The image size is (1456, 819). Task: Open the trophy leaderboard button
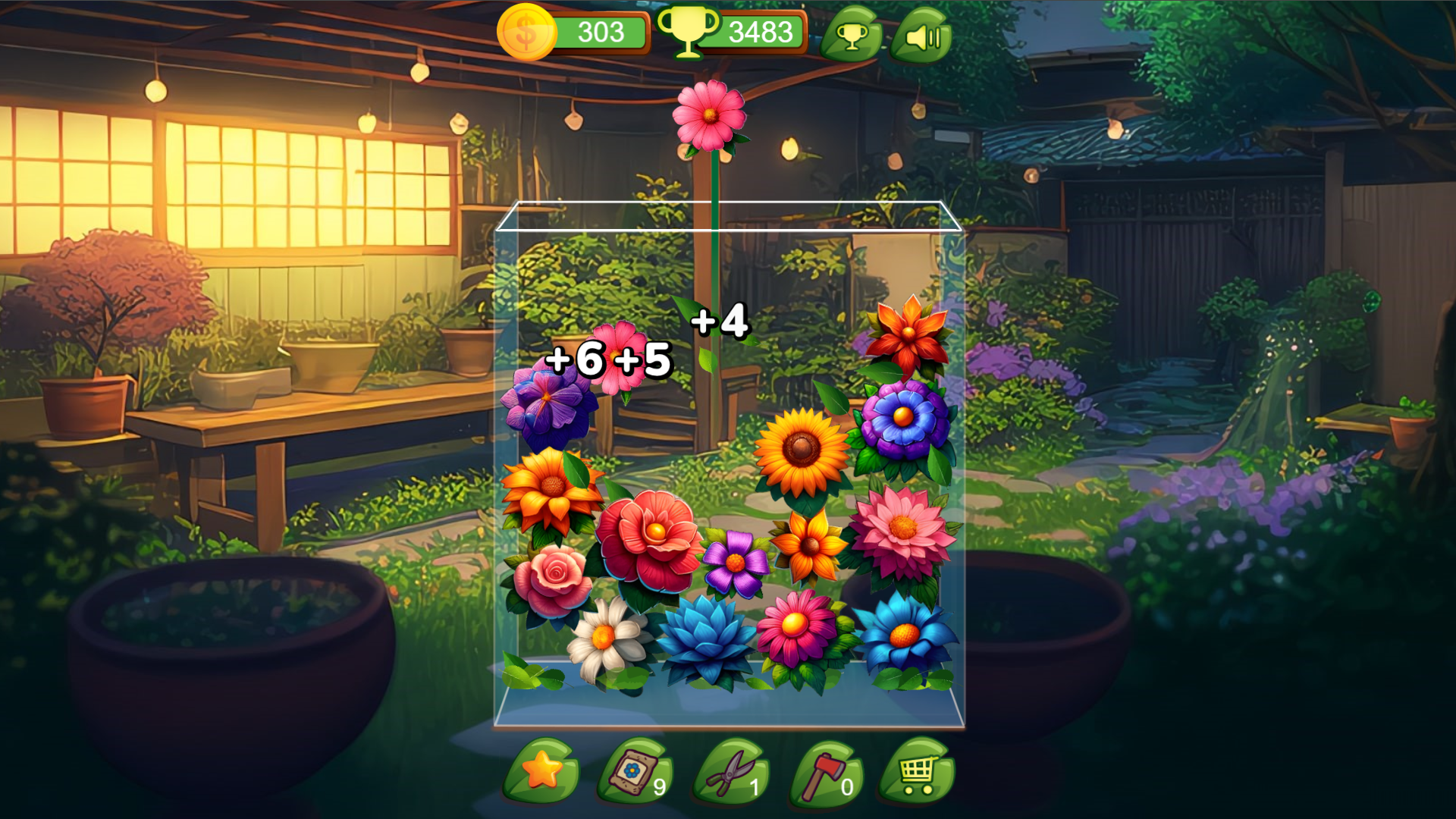tap(852, 34)
